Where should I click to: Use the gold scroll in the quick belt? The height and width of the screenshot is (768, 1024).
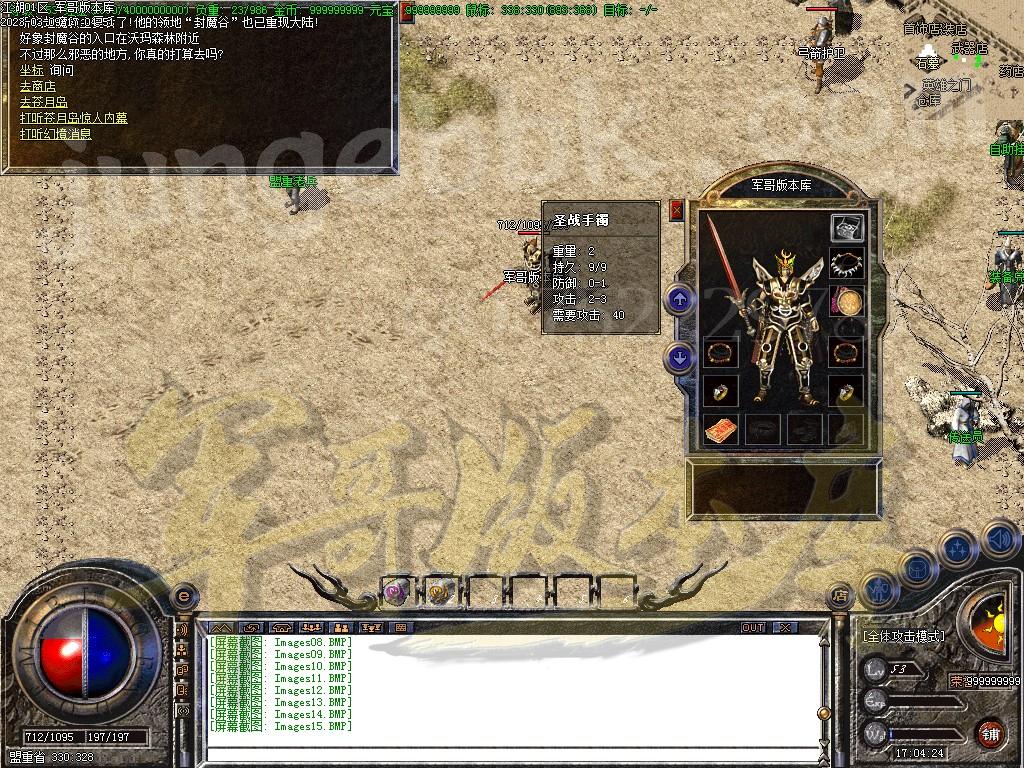pyautogui.click(x=438, y=592)
